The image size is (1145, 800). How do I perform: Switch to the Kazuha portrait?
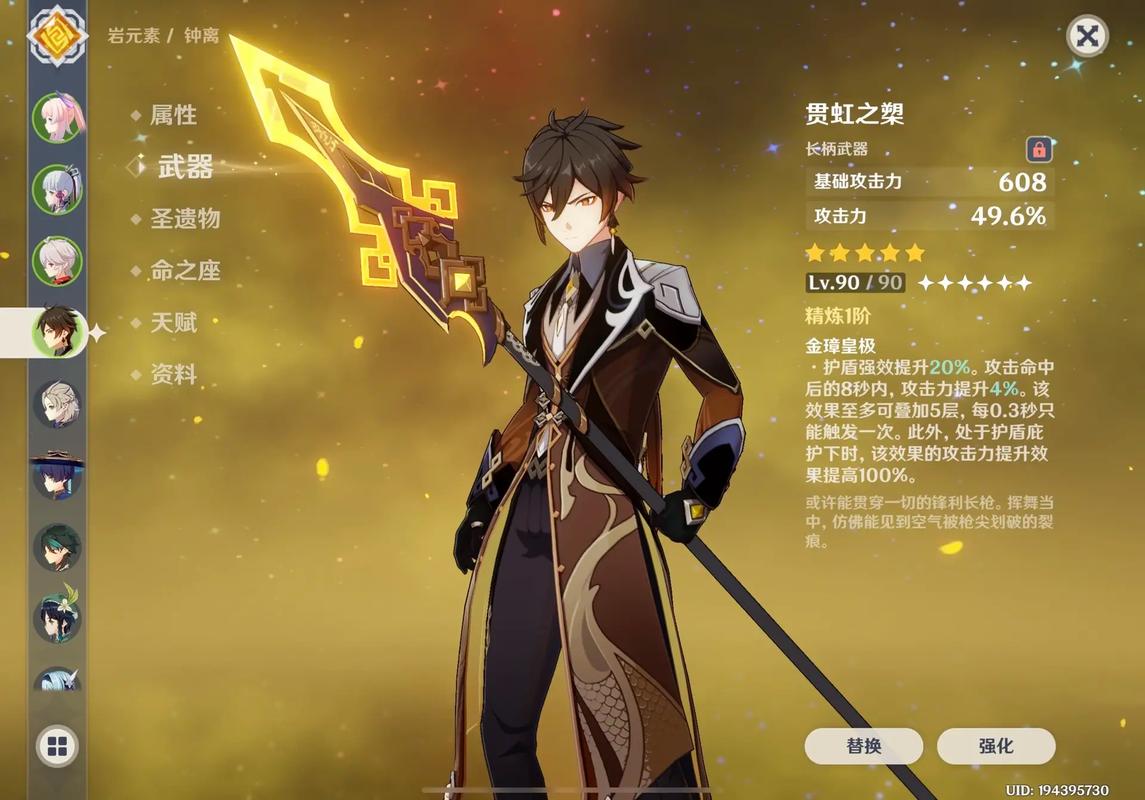[58, 261]
